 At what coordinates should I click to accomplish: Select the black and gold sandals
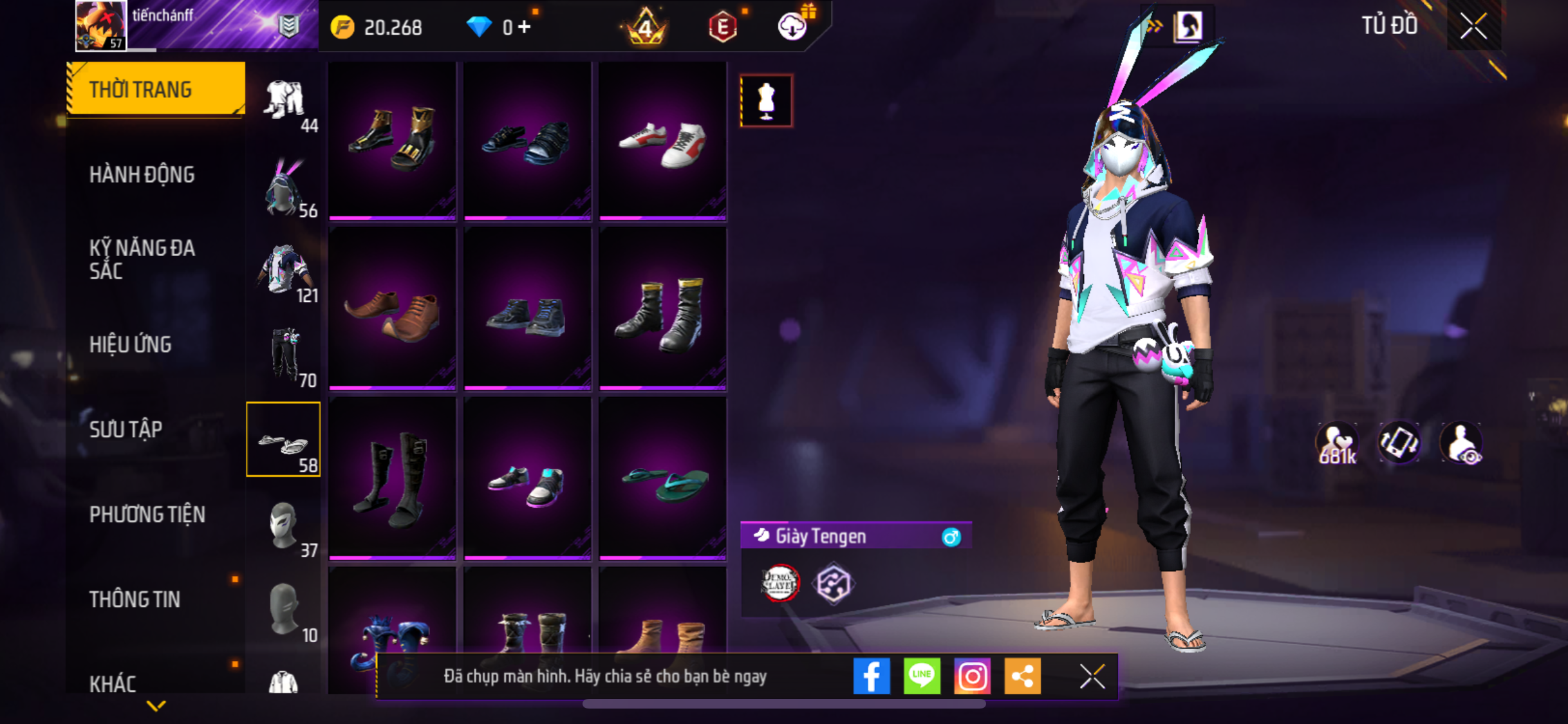click(392, 141)
